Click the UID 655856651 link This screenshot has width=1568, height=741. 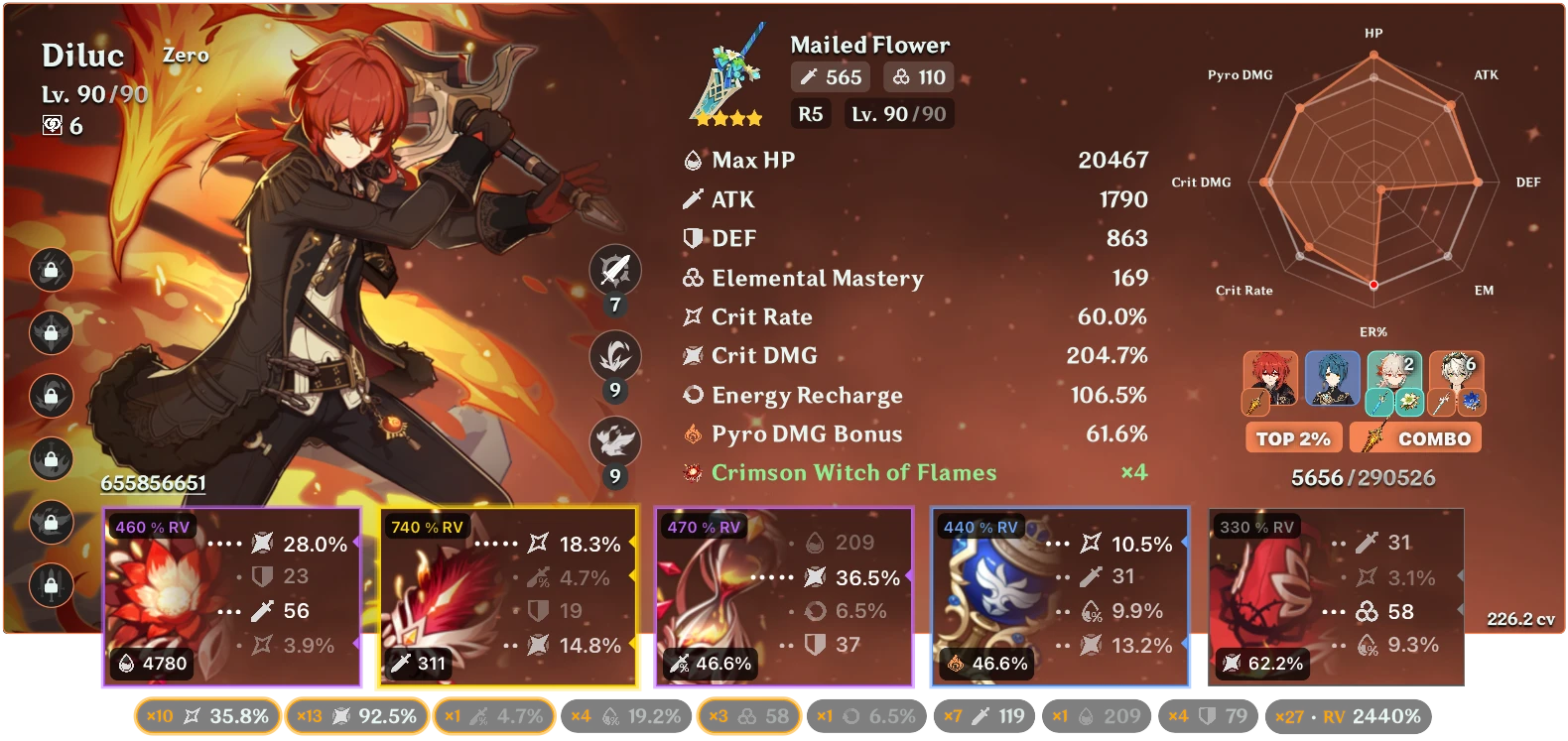153,484
